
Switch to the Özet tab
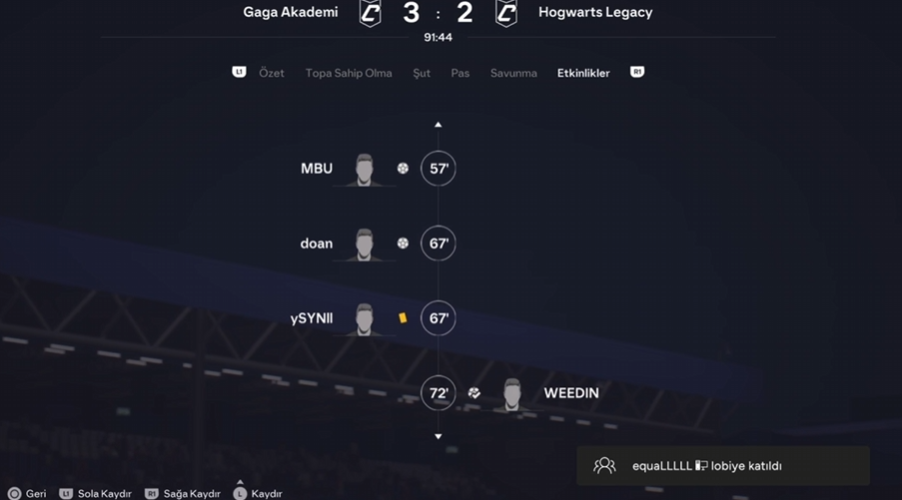point(271,73)
